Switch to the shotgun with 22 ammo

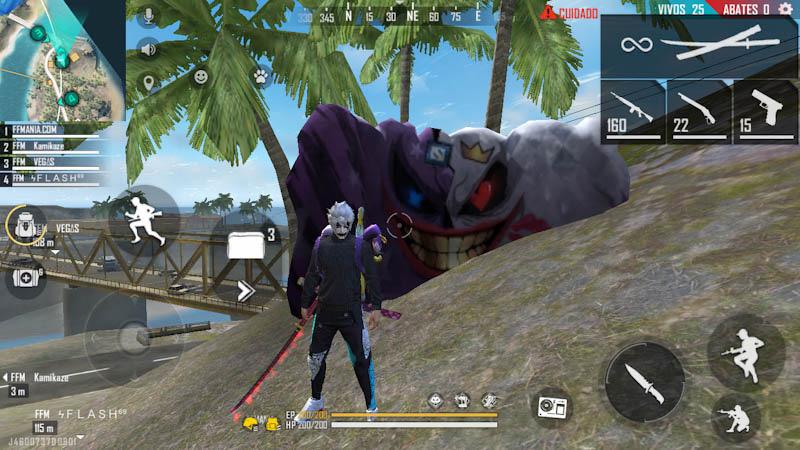pyautogui.click(x=698, y=111)
